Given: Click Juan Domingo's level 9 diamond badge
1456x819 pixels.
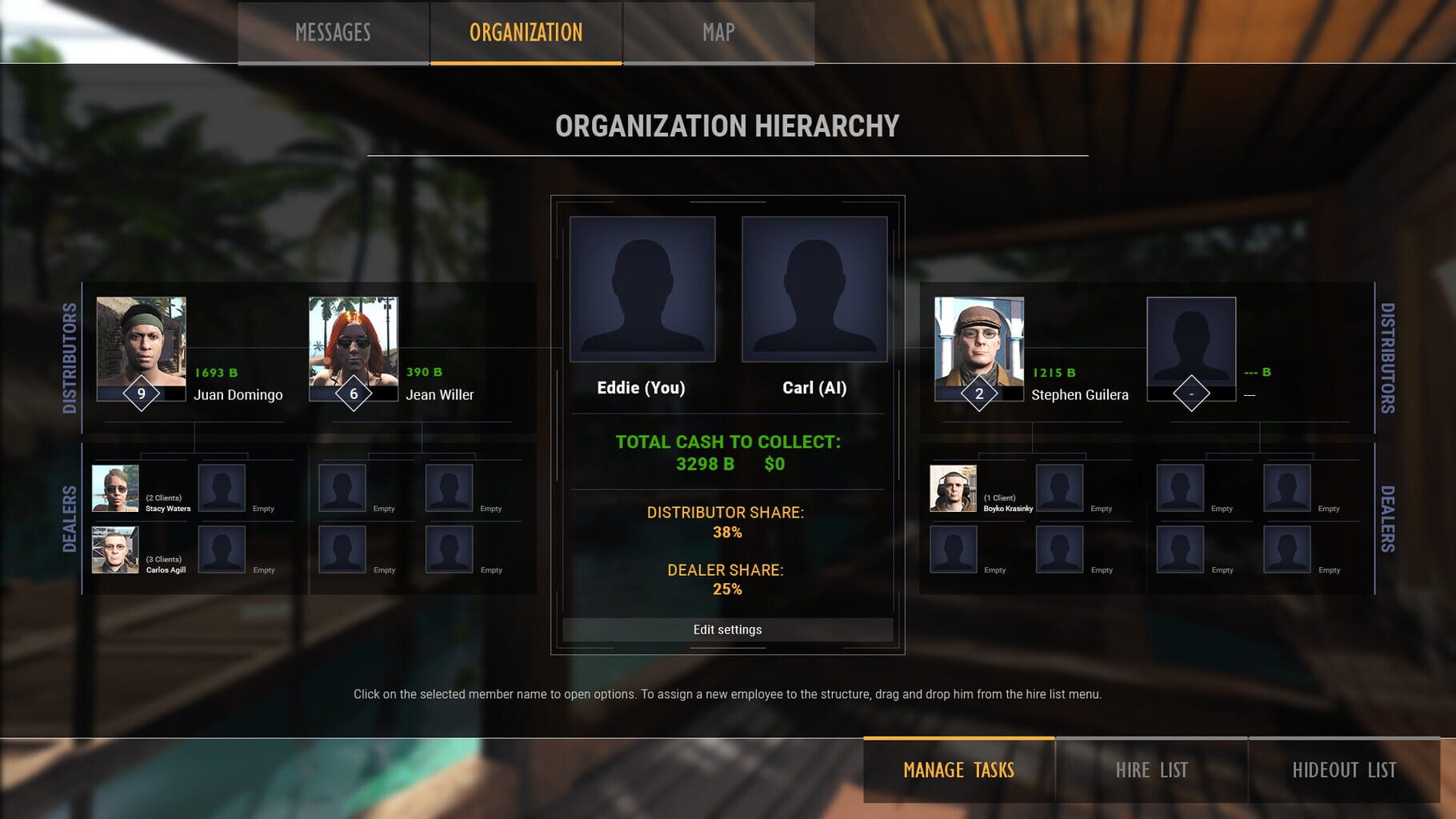Looking at the screenshot, I should click(x=142, y=394).
